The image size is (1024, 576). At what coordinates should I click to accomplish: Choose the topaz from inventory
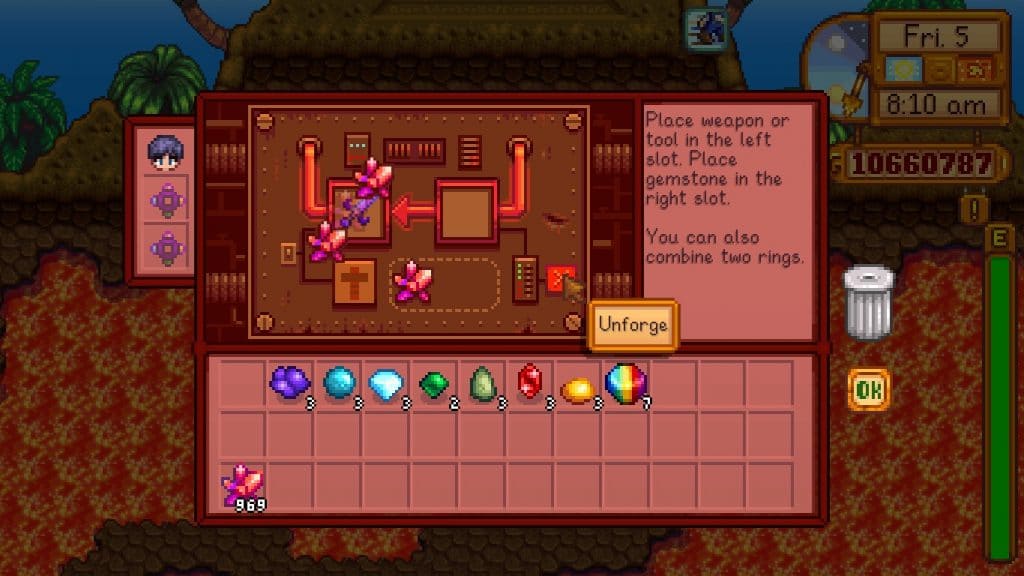tap(578, 384)
